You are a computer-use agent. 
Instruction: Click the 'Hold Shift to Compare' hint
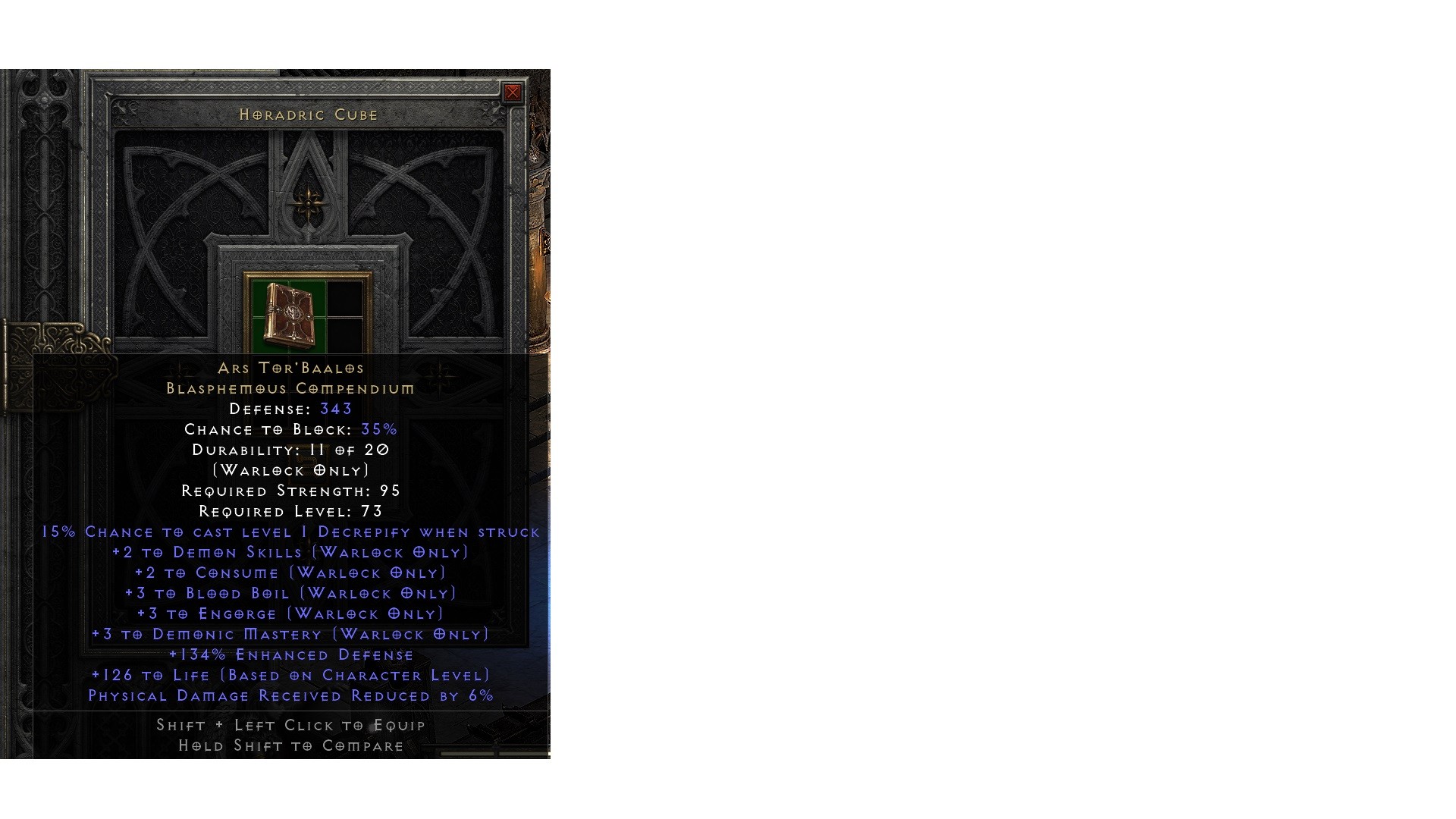click(x=290, y=746)
